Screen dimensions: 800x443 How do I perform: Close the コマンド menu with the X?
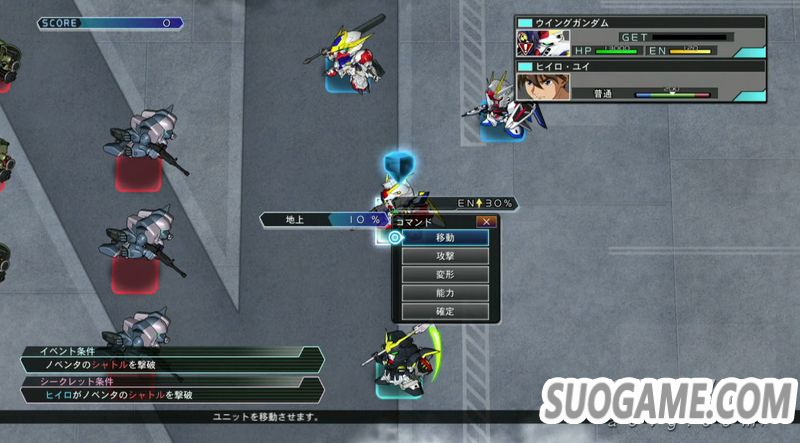(486, 221)
